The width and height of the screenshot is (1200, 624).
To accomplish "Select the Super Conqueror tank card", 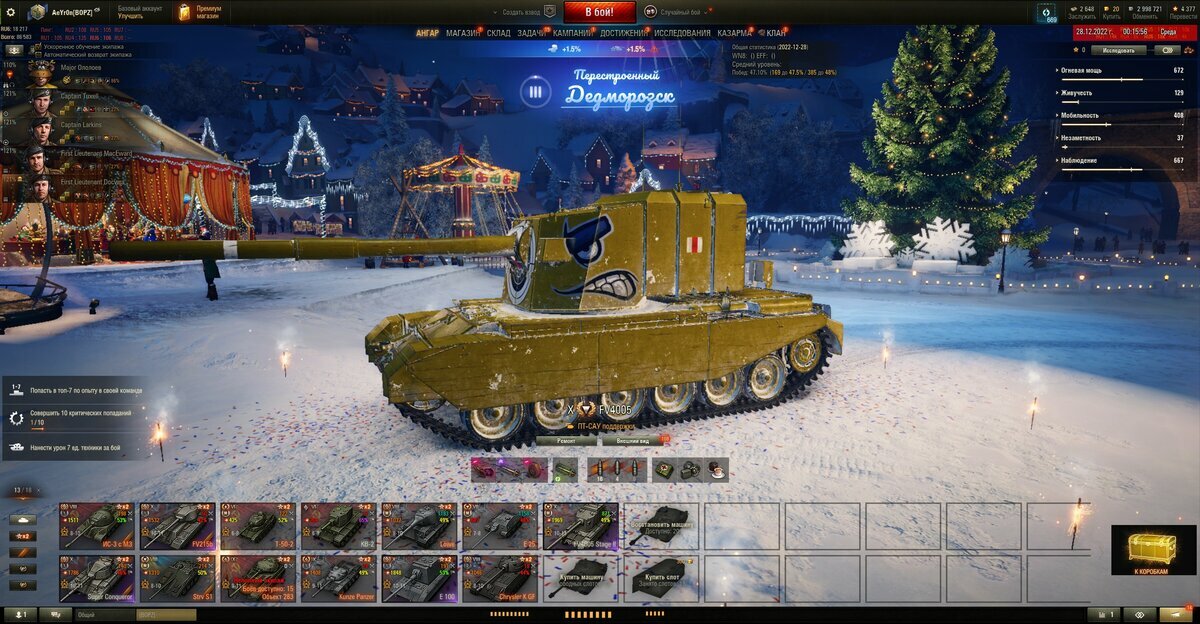I will pyautogui.click(x=96, y=579).
